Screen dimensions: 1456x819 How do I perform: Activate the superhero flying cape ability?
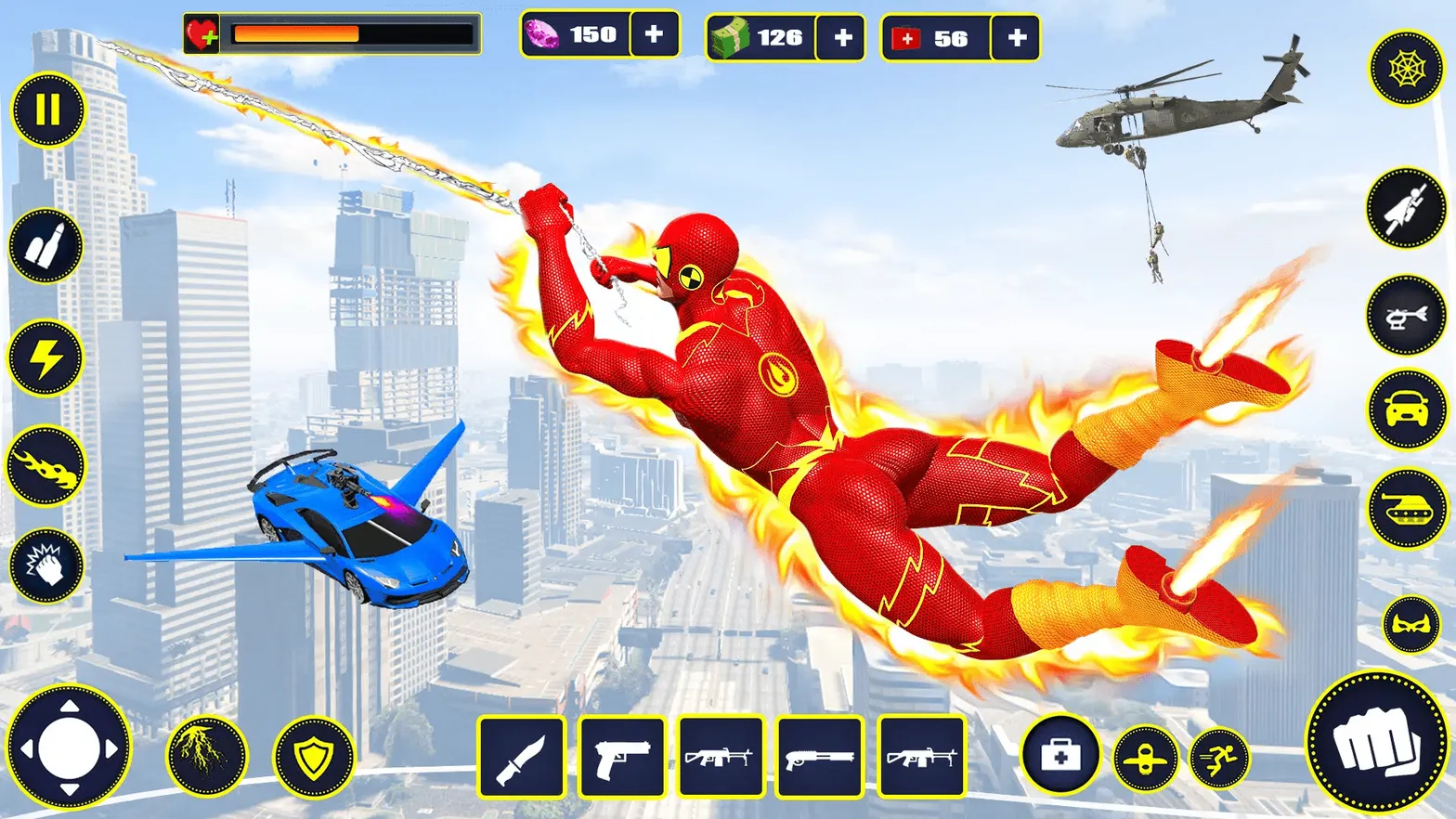pos(1405,206)
